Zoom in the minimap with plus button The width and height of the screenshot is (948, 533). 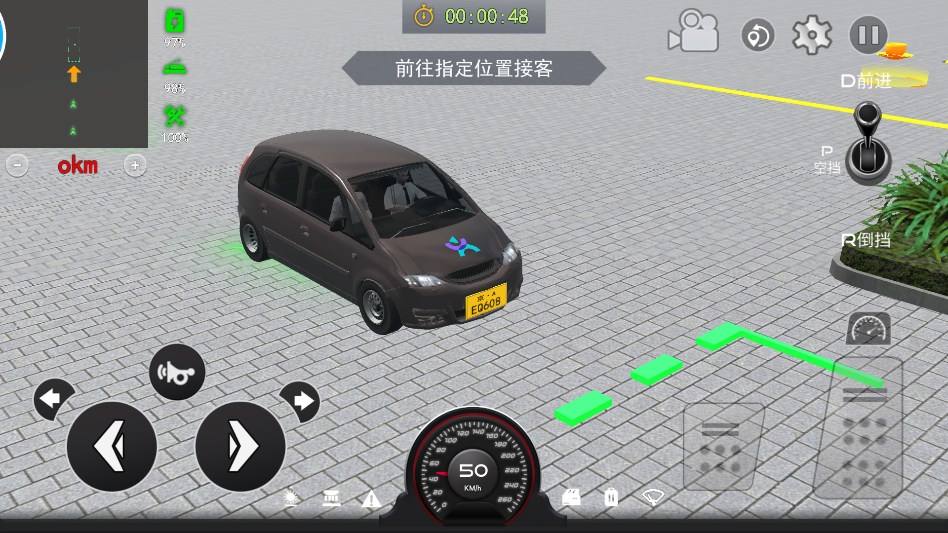pos(134,165)
